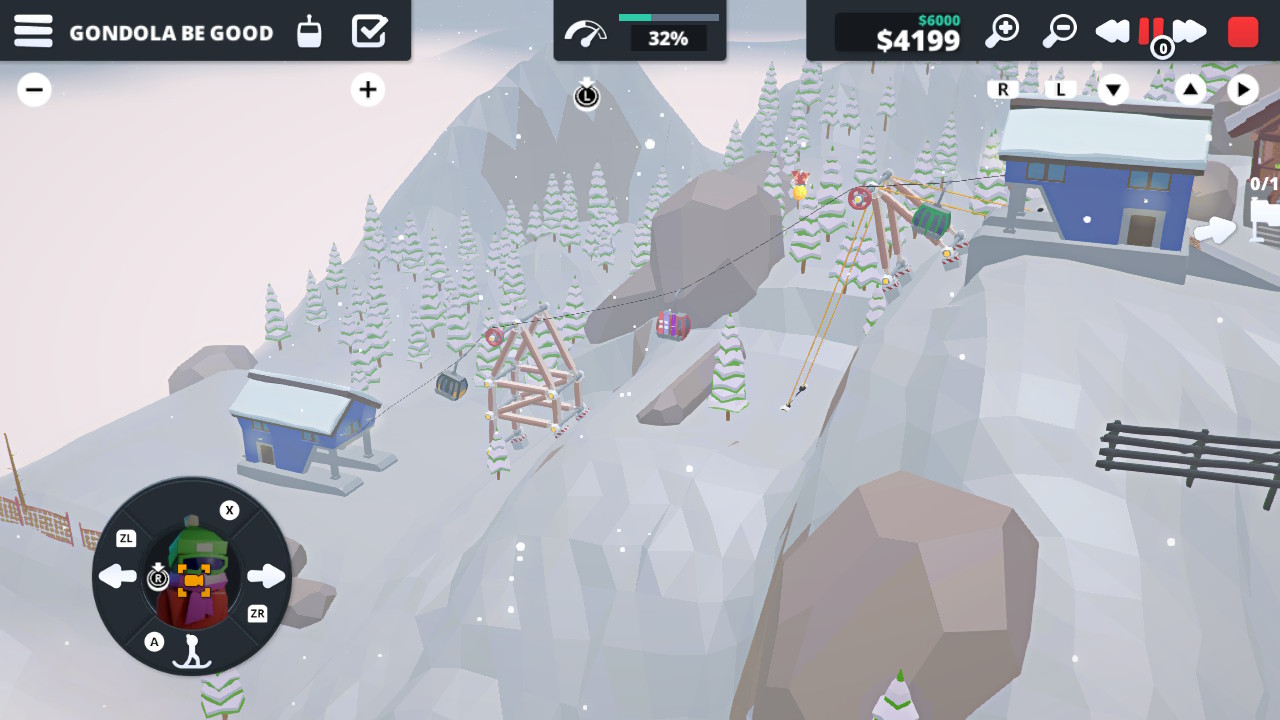
Task: Pause the simulation
Action: (1151, 31)
